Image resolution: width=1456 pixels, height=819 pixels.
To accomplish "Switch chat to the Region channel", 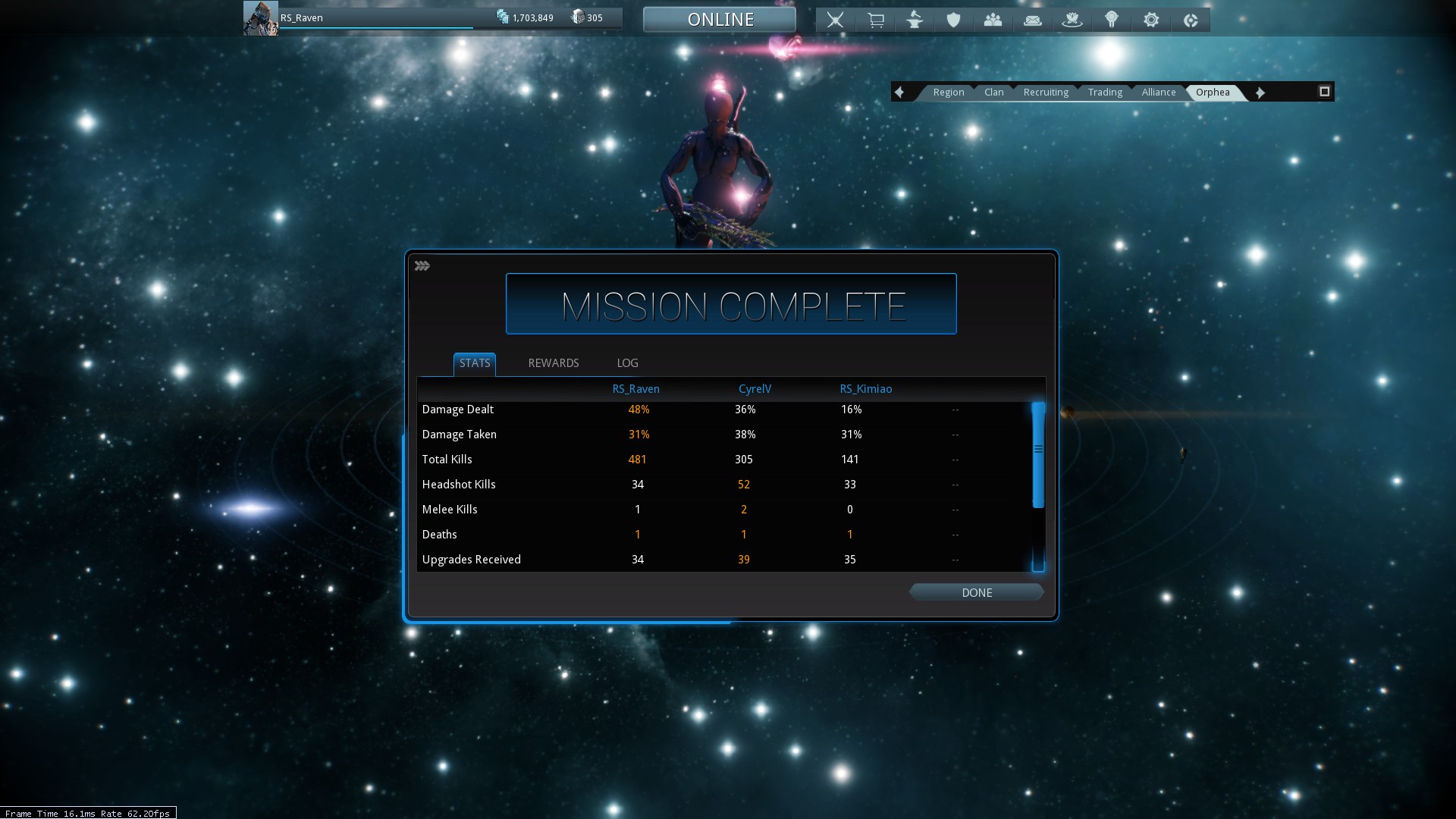I will (x=948, y=93).
